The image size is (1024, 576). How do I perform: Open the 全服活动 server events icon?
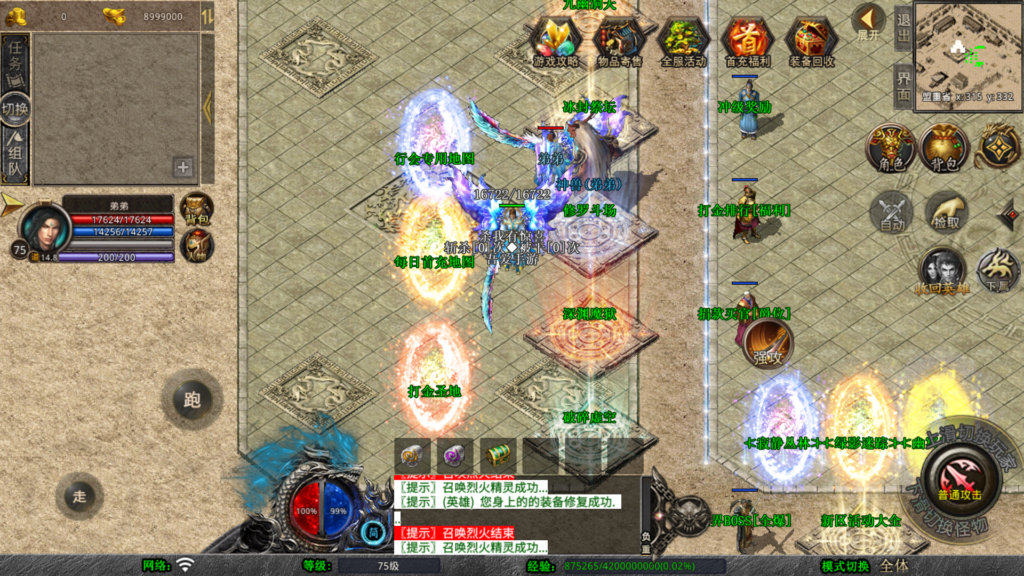(683, 40)
